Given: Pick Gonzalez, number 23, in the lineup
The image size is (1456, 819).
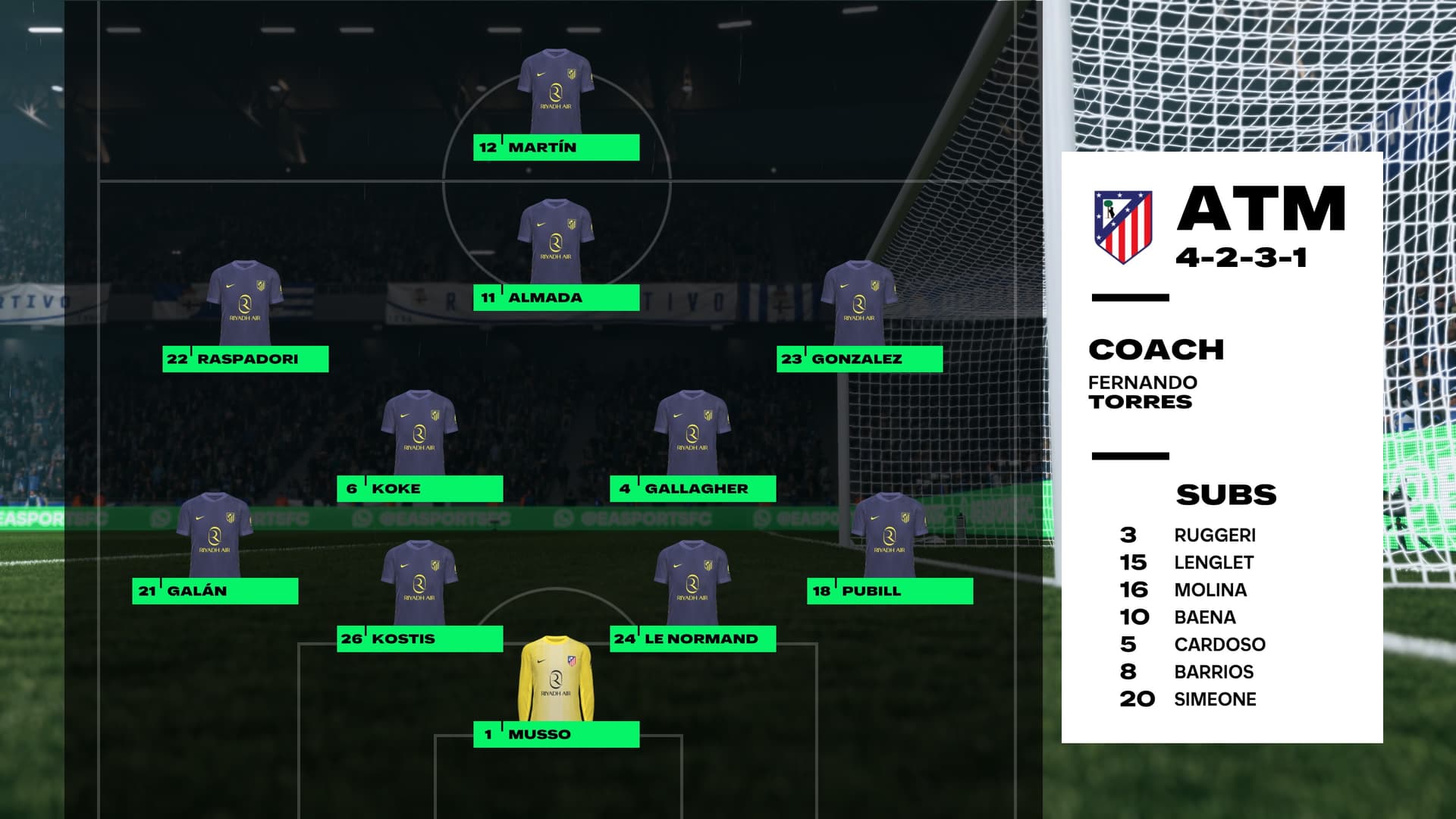Looking at the screenshot, I should pyautogui.click(x=859, y=359).
